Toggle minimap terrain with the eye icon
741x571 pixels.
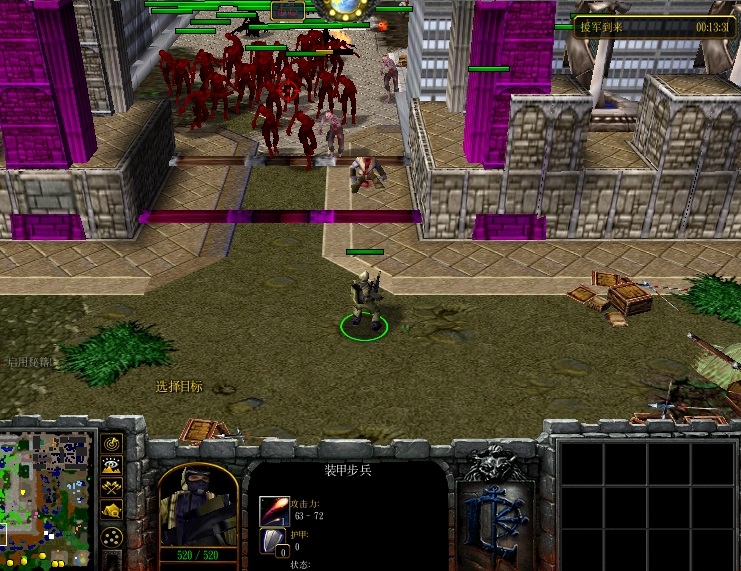pyautogui.click(x=112, y=465)
